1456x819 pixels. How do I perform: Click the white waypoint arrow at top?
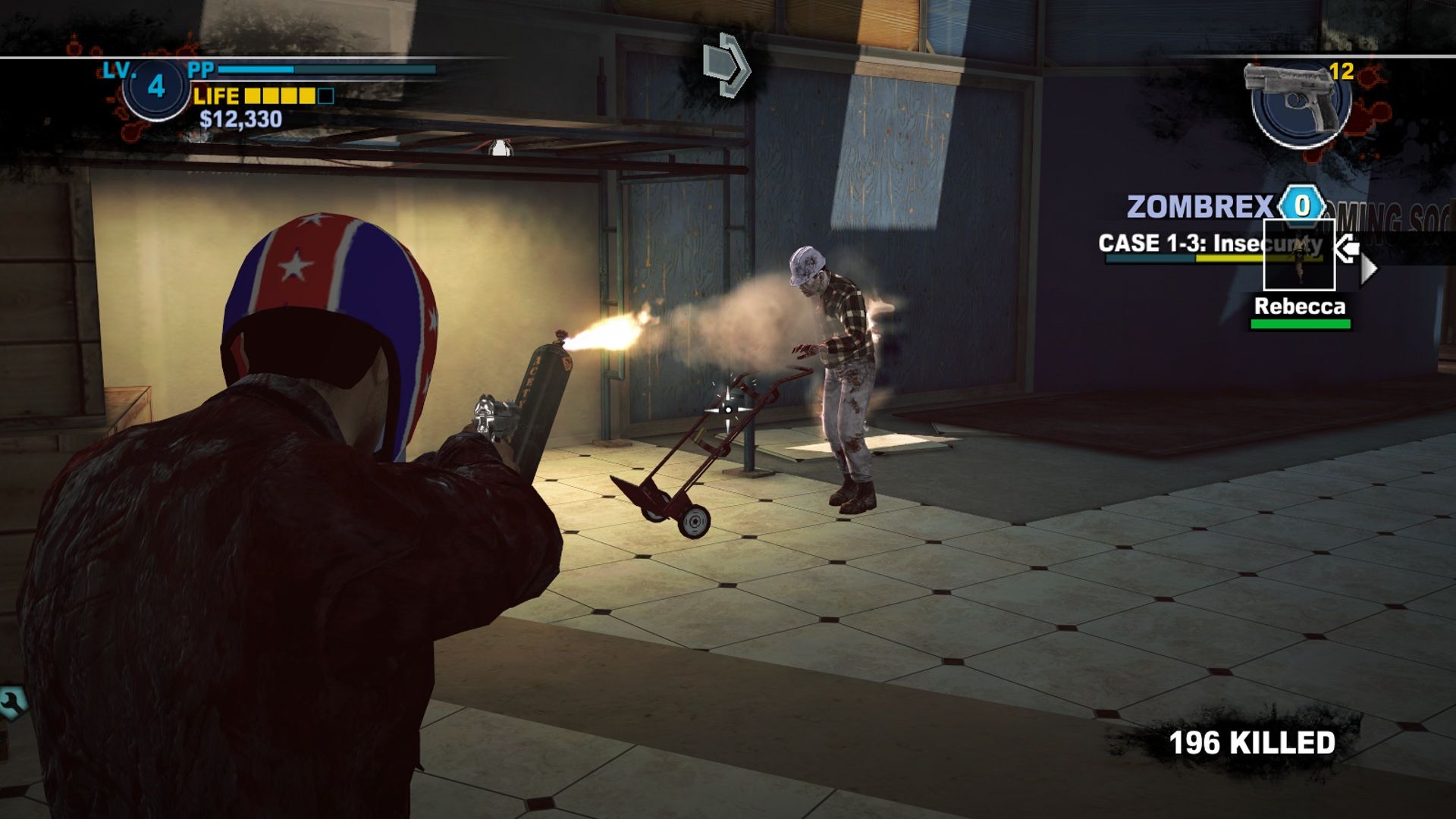[x=726, y=61]
